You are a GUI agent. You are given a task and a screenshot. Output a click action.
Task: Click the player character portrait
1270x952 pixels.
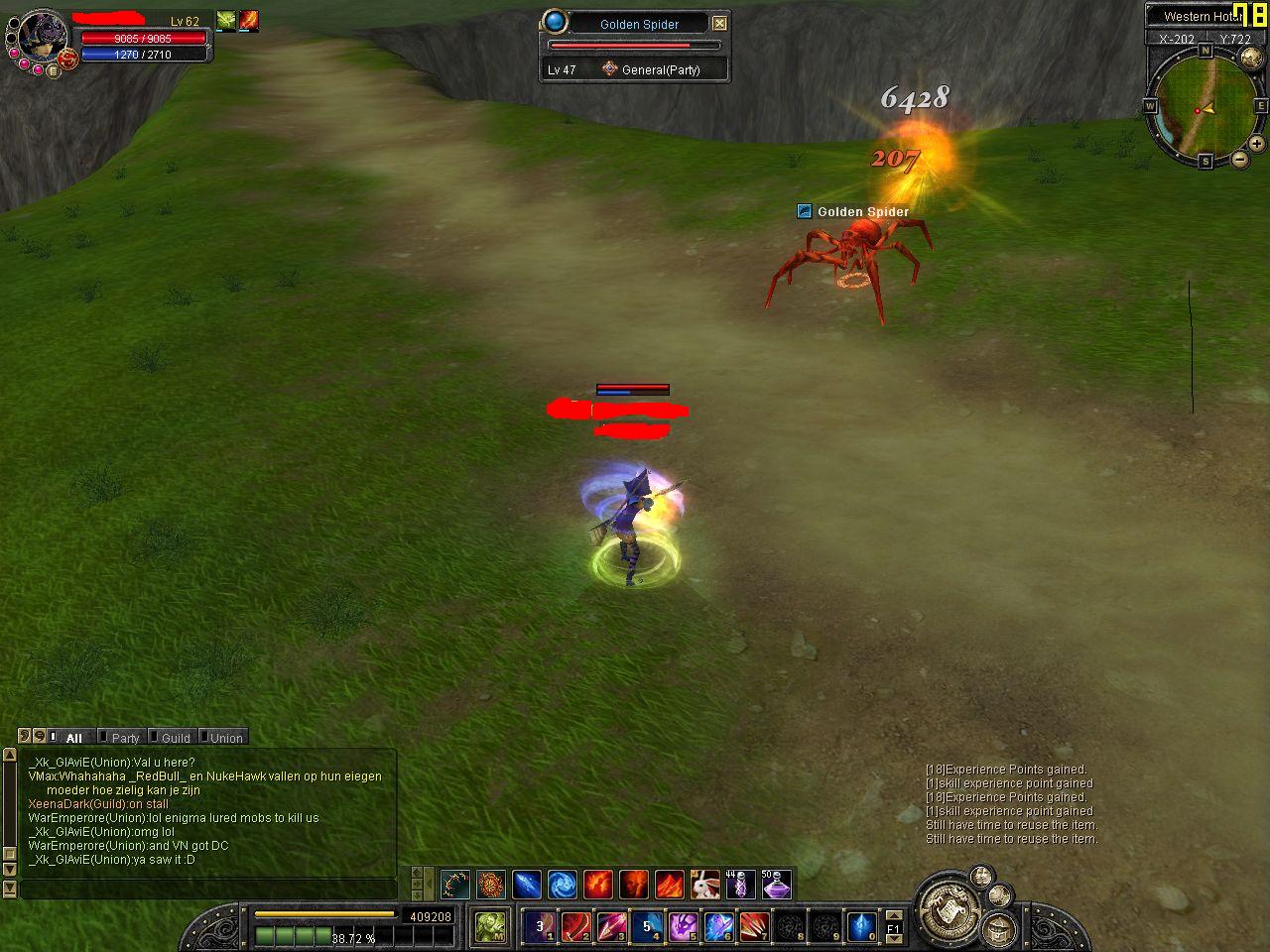click(x=43, y=36)
